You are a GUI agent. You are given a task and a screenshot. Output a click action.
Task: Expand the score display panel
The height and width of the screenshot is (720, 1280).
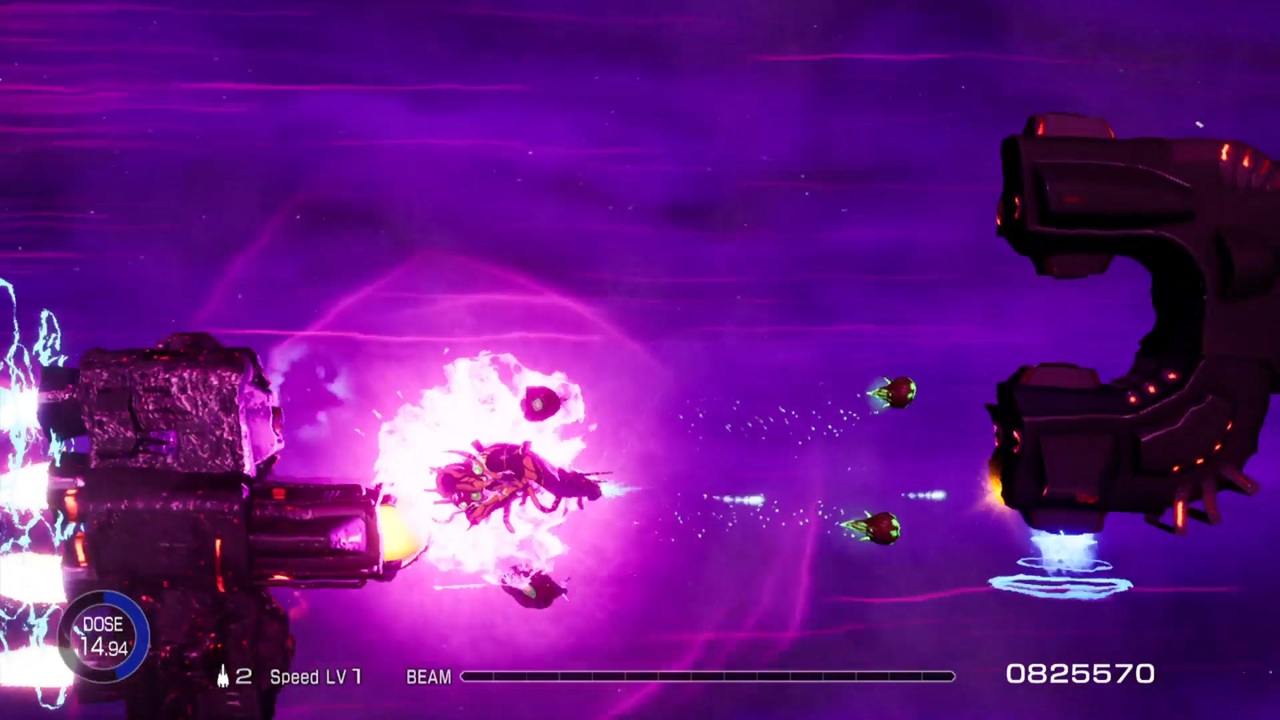(1080, 675)
